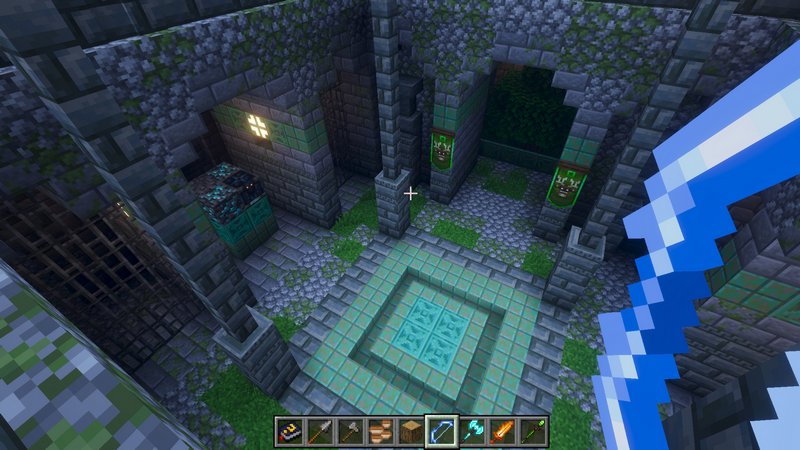
Task: Switch to the orange flaming sword
Action: [x=501, y=431]
